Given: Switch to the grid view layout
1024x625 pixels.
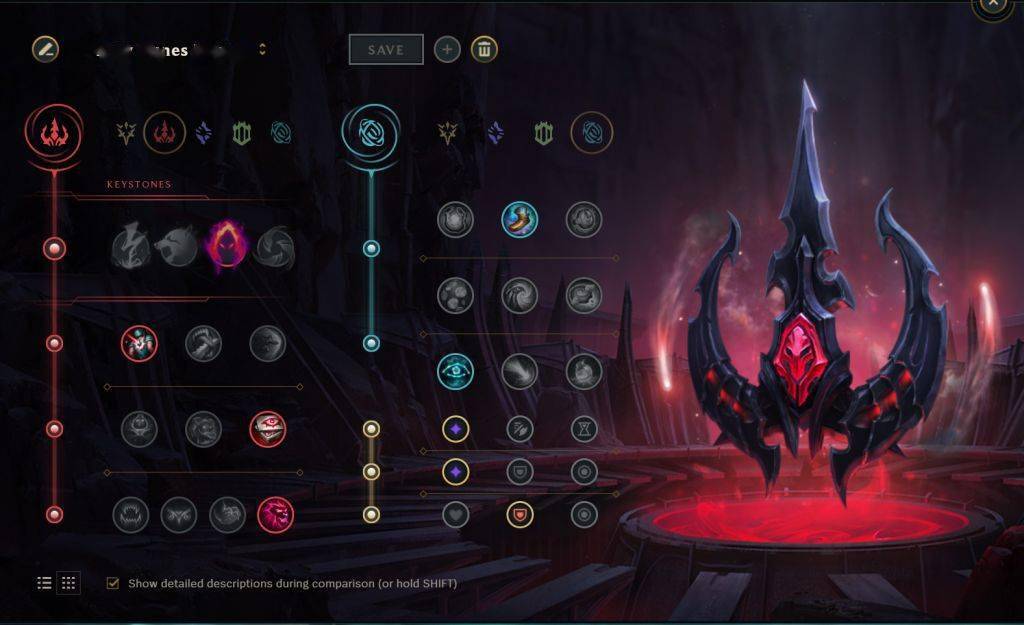Looking at the screenshot, I should 68,583.
